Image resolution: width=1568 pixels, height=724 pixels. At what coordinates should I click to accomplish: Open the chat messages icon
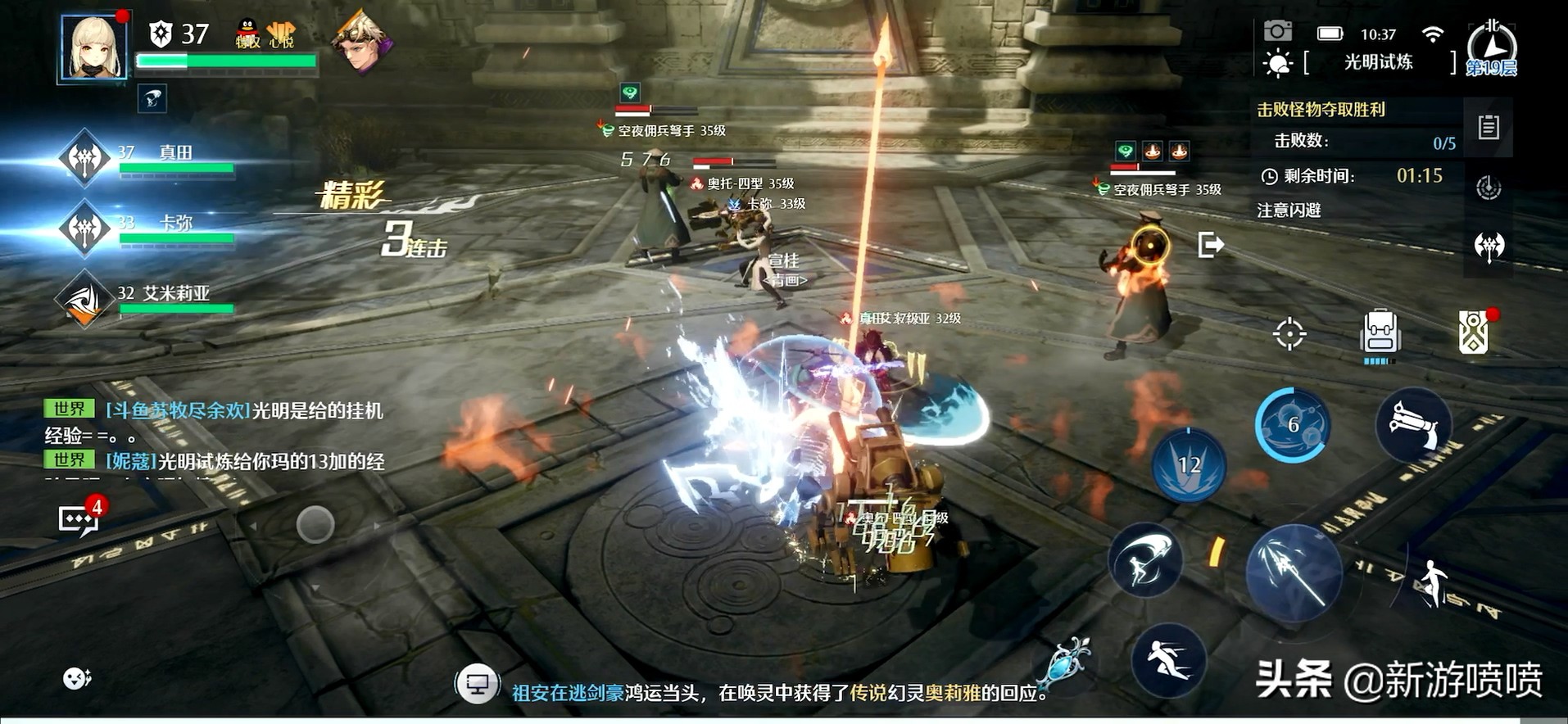[79, 519]
